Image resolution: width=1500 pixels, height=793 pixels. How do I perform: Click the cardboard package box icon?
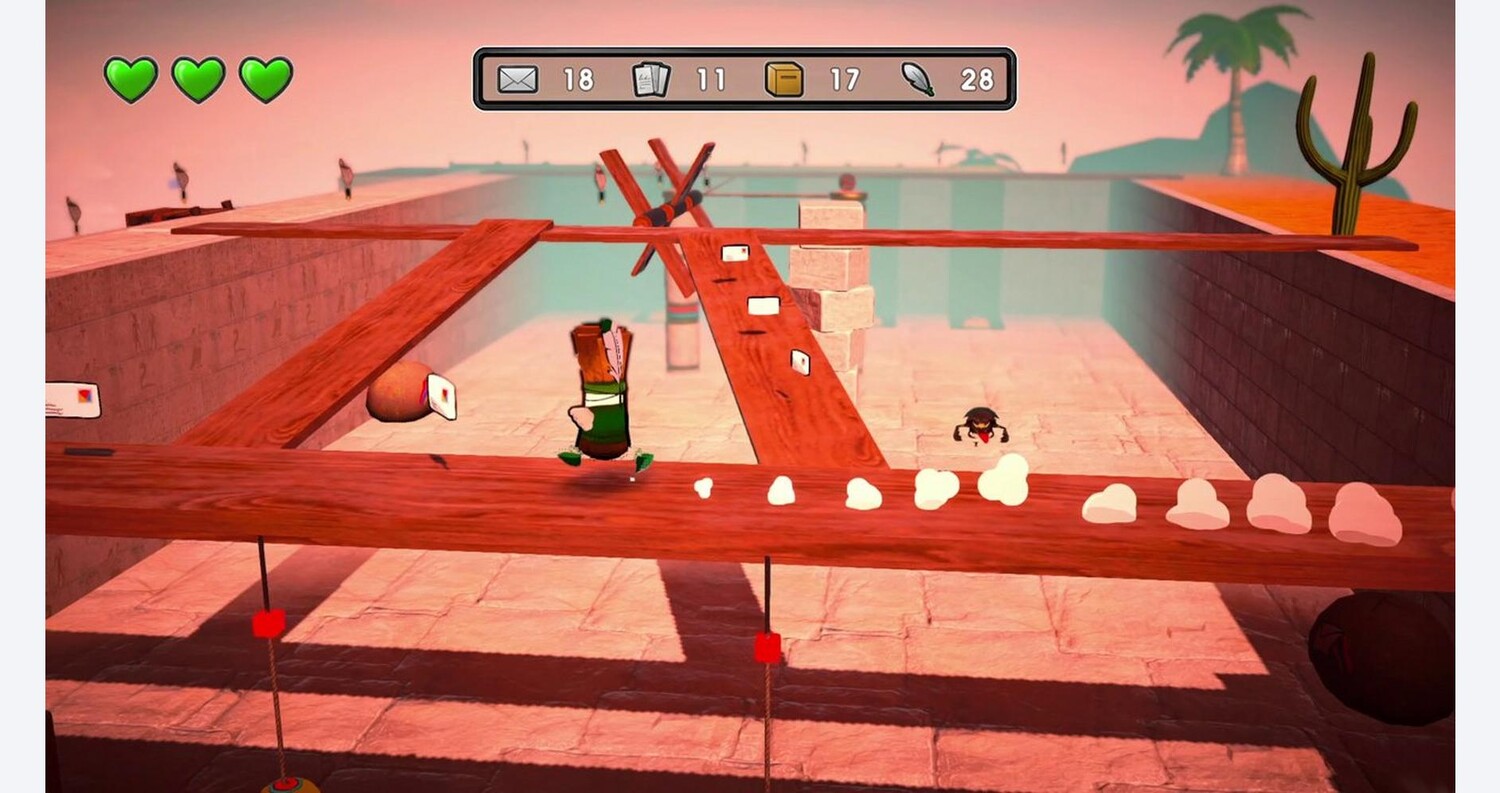coord(784,79)
